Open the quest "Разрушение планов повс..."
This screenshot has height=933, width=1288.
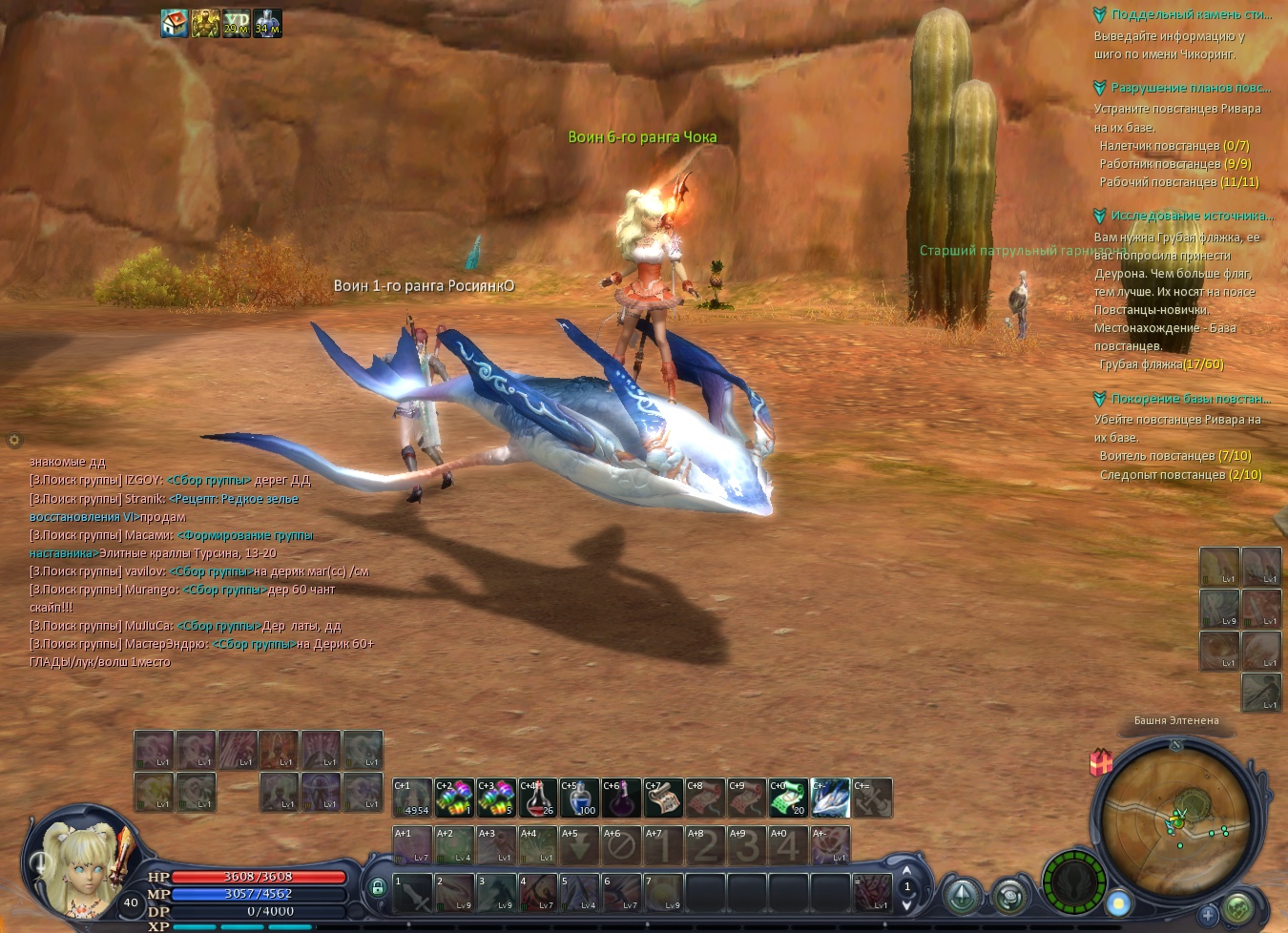(1190, 88)
